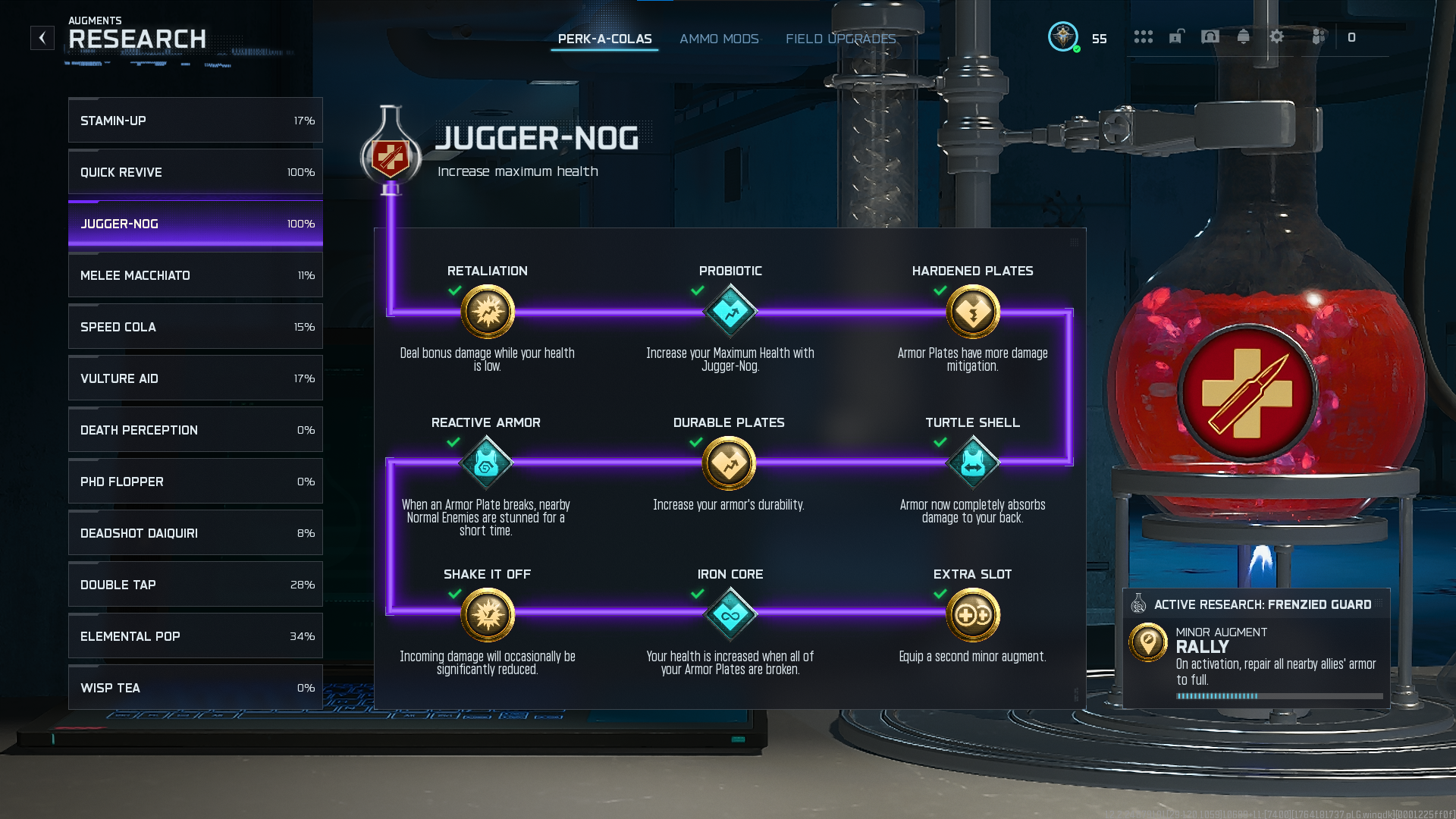The height and width of the screenshot is (819, 1456).
Task: Pick the Turtle Shell augment icon
Action: [x=973, y=463]
